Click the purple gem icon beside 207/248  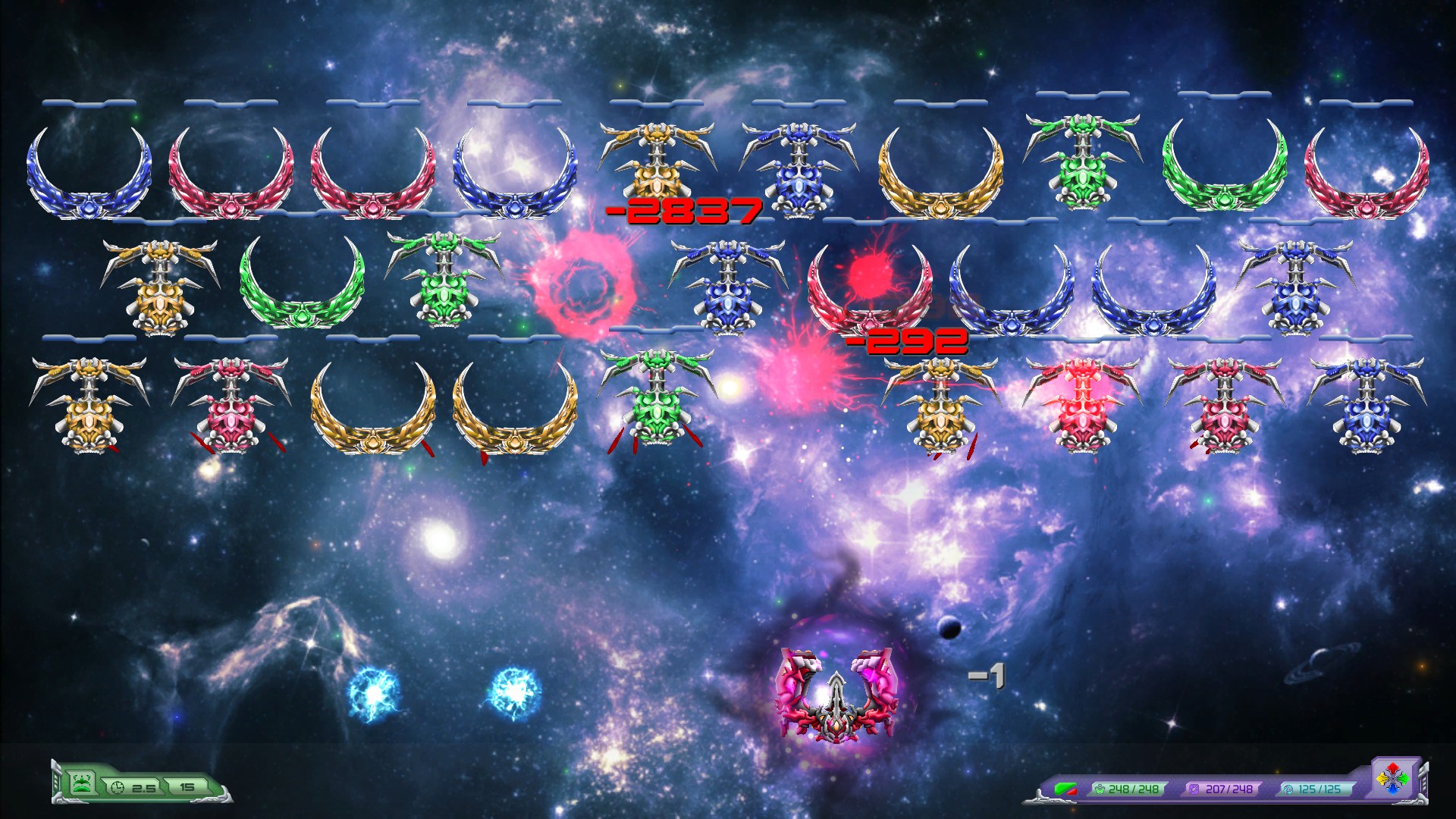pyautogui.click(x=1192, y=789)
